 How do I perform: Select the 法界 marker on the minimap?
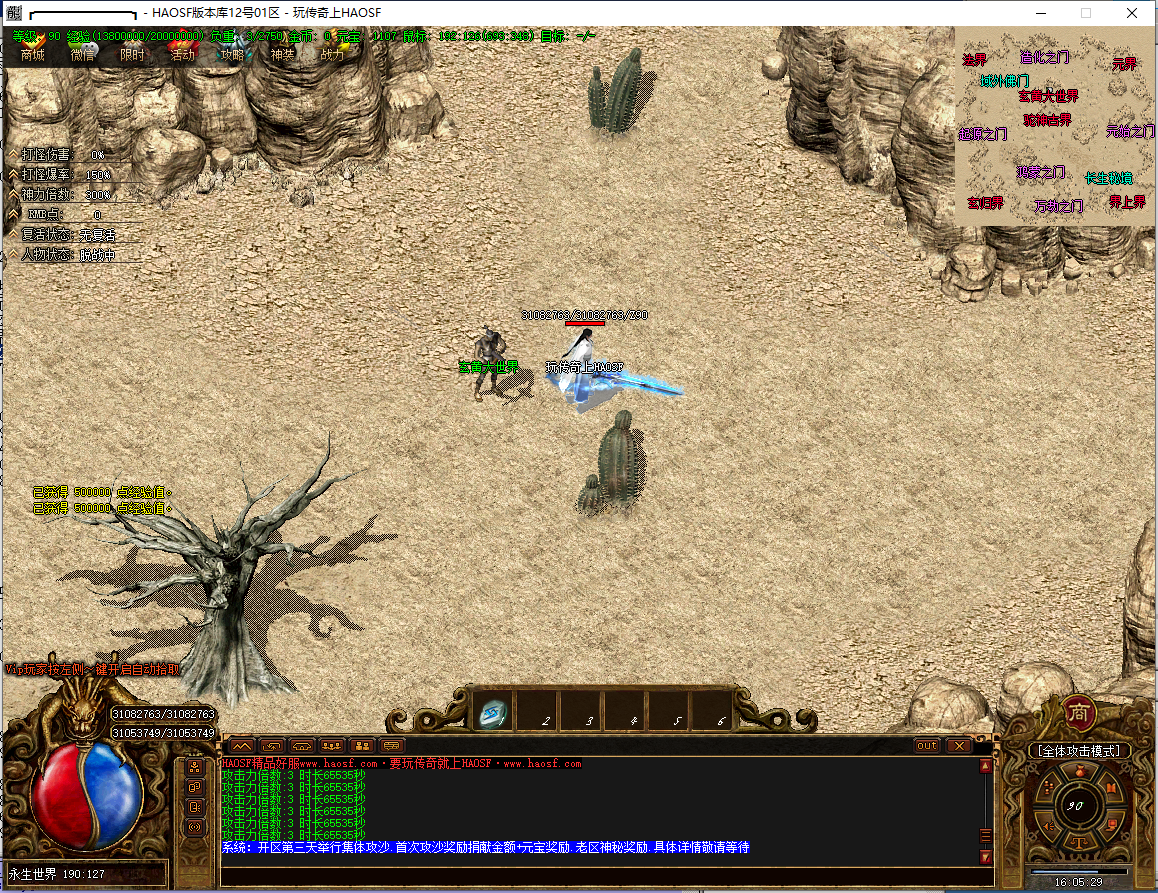click(974, 60)
